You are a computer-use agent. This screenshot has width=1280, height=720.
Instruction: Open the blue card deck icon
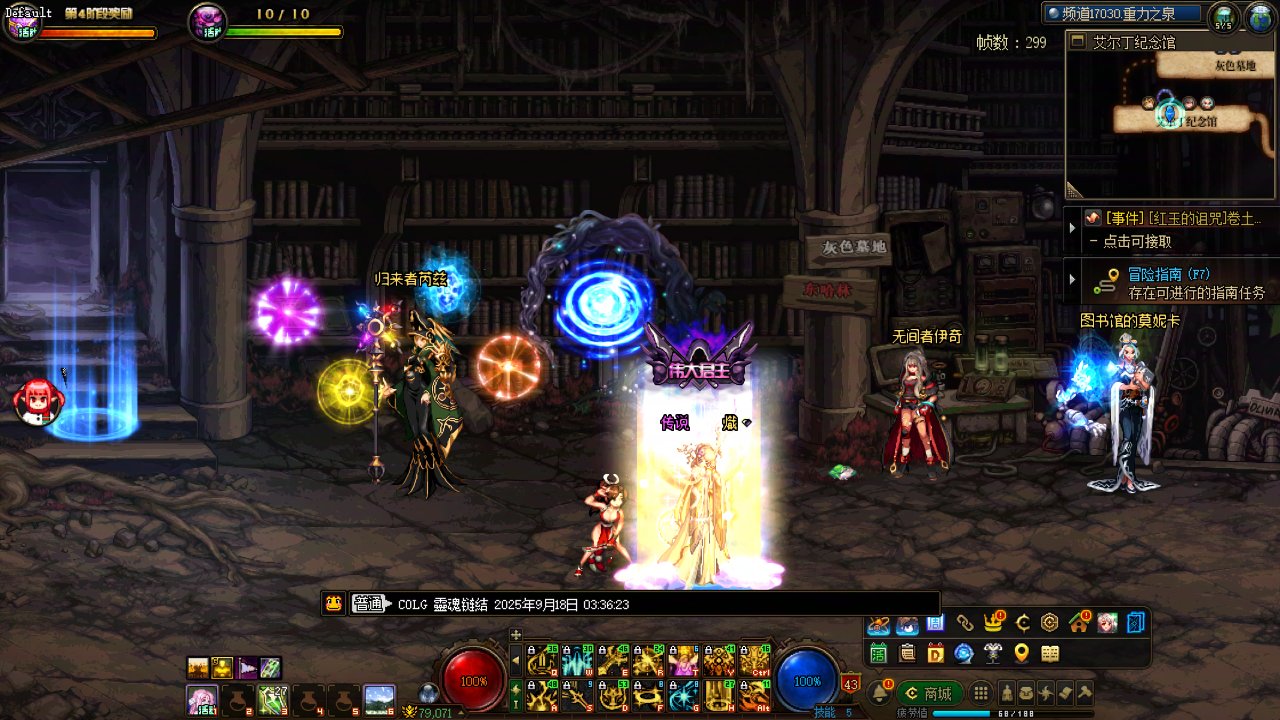(x=1136, y=623)
